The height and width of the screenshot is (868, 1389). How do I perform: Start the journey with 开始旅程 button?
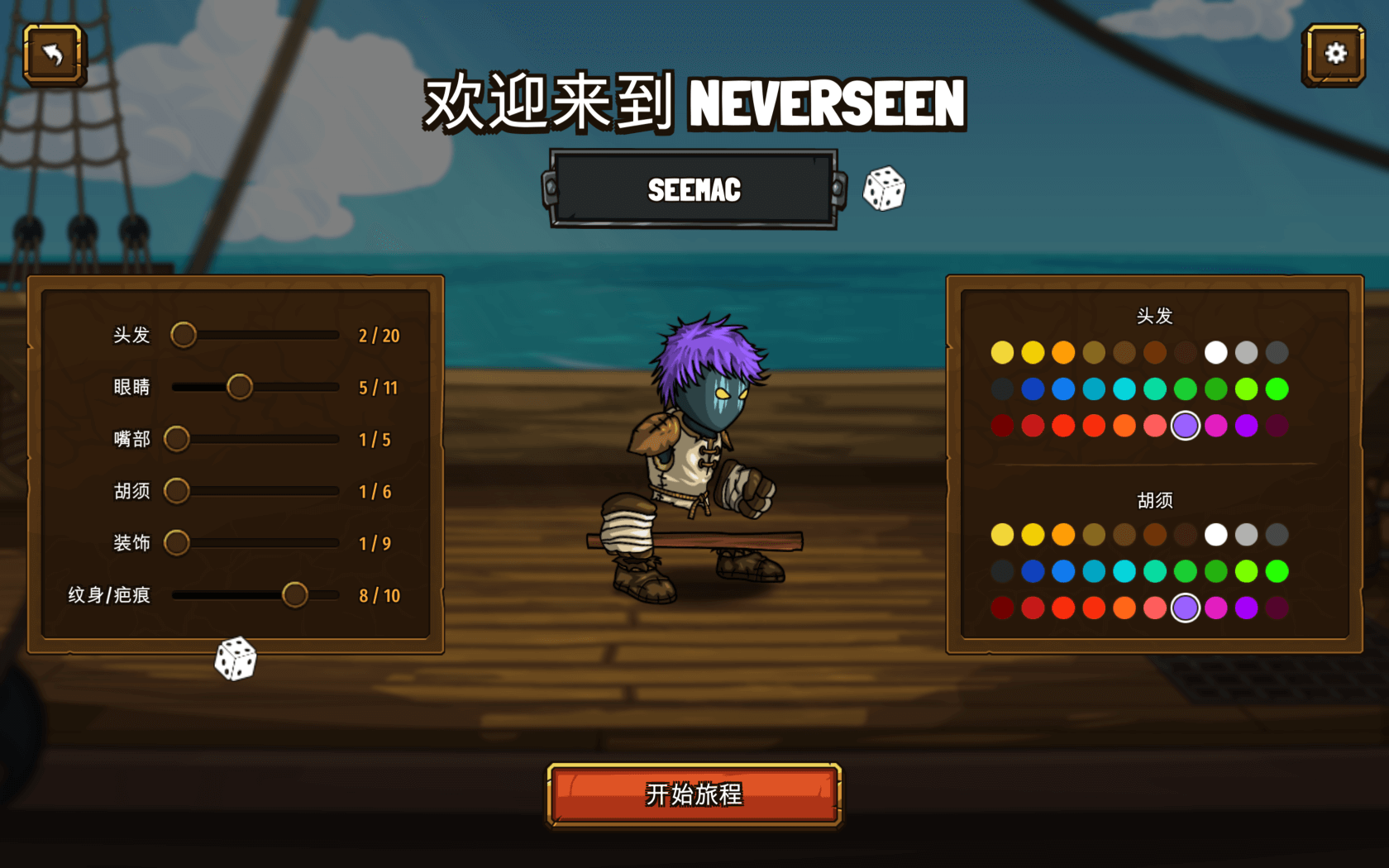[694, 794]
